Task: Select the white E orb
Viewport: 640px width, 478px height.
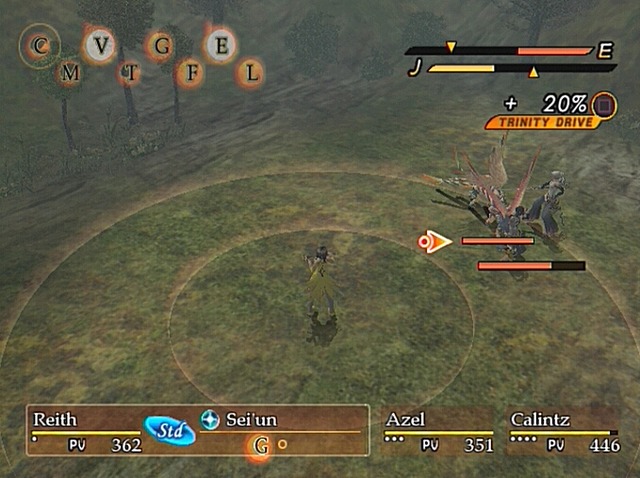Action: coord(222,44)
